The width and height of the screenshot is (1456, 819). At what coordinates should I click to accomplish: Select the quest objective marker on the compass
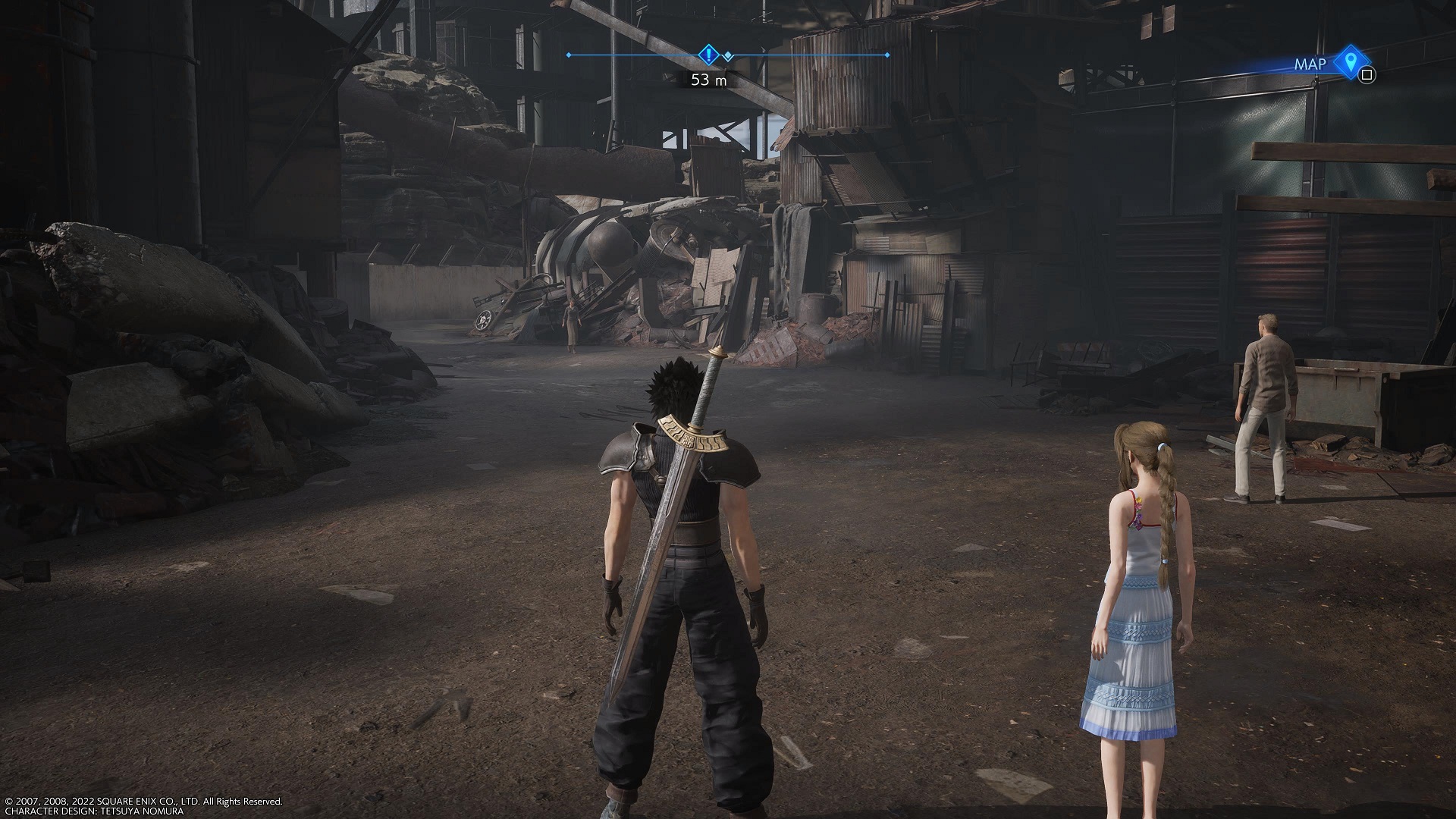coord(708,55)
